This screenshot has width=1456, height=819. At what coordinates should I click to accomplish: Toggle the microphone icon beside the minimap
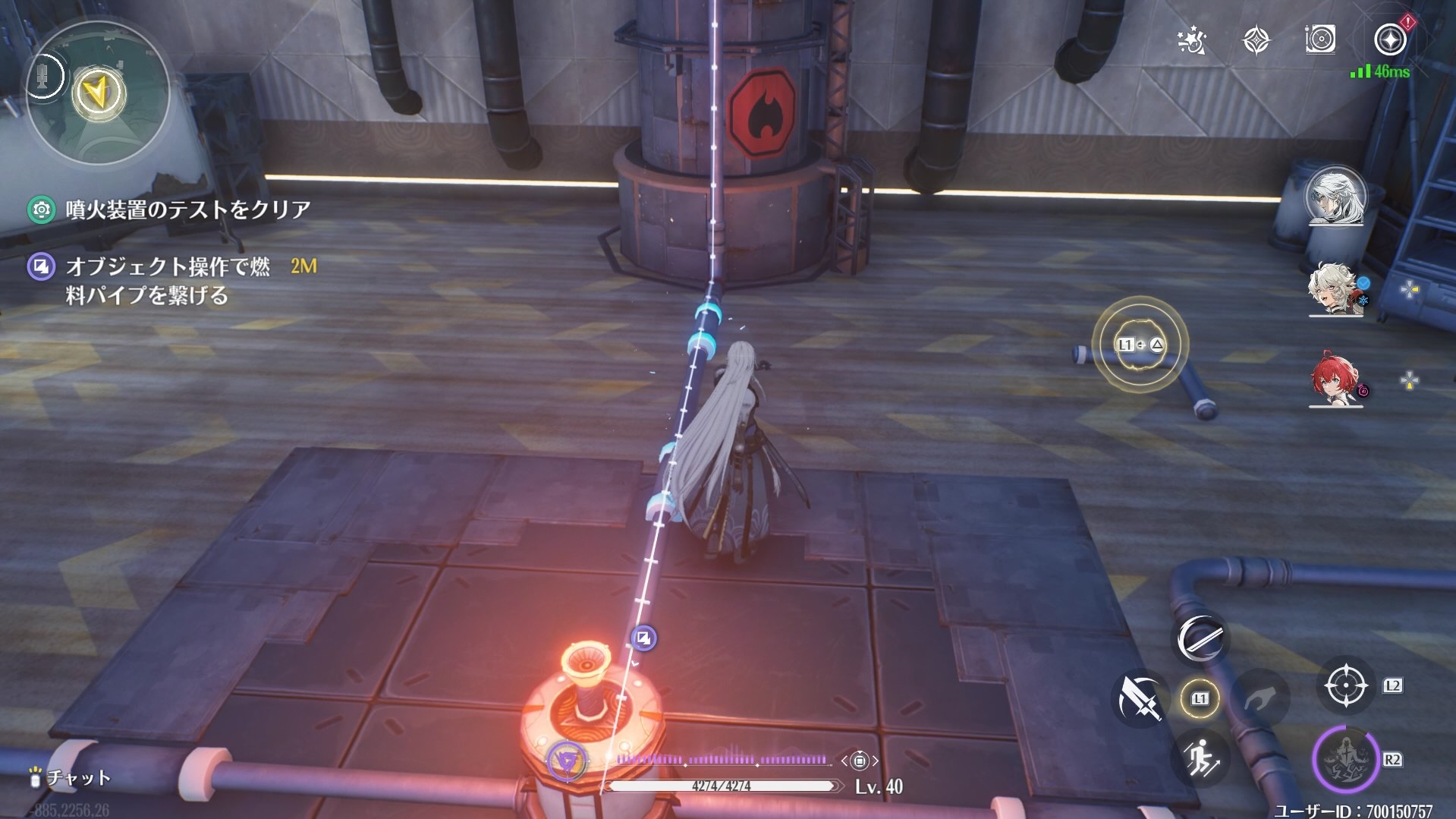43,76
